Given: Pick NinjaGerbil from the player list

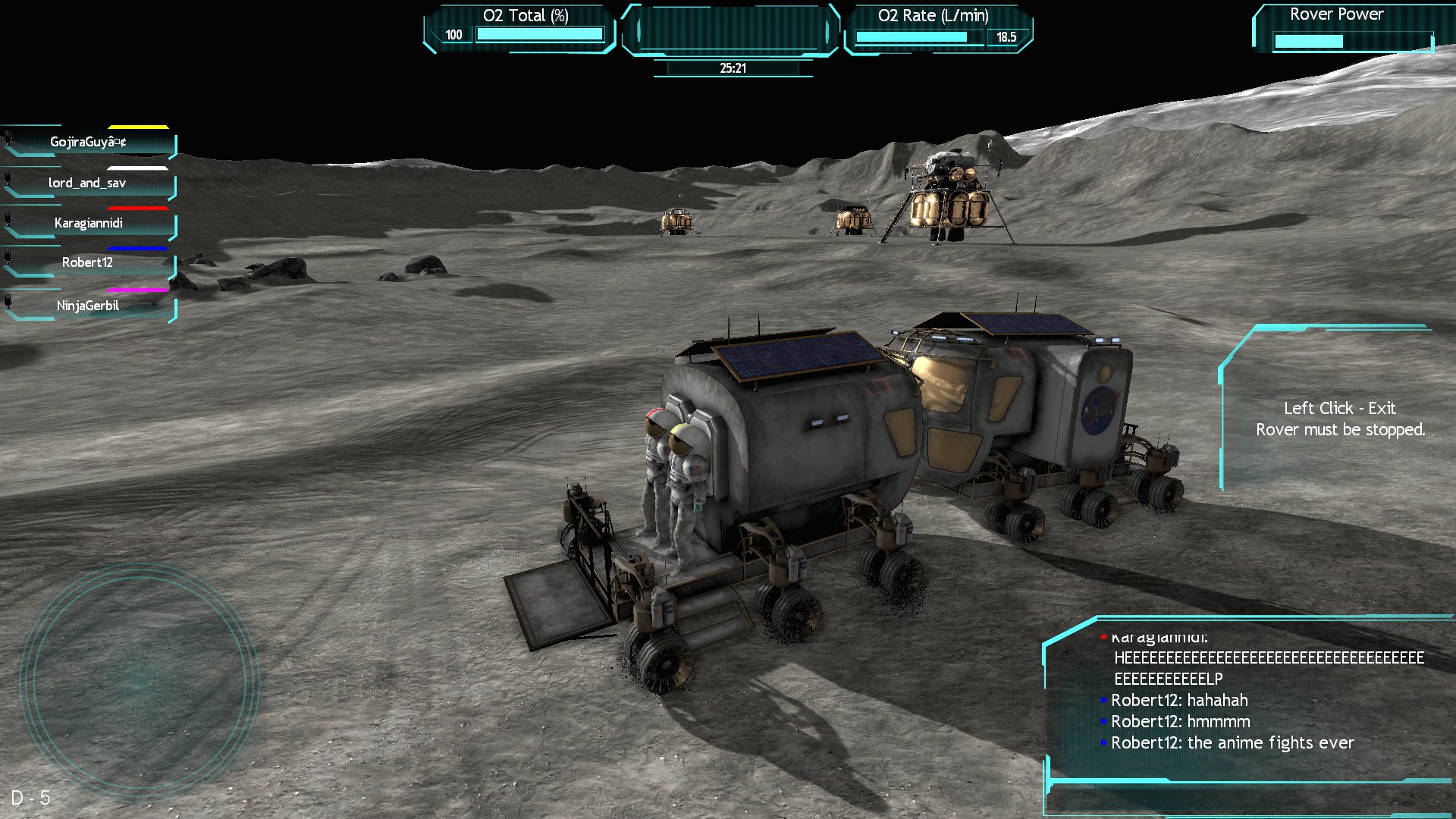Looking at the screenshot, I should (x=88, y=306).
